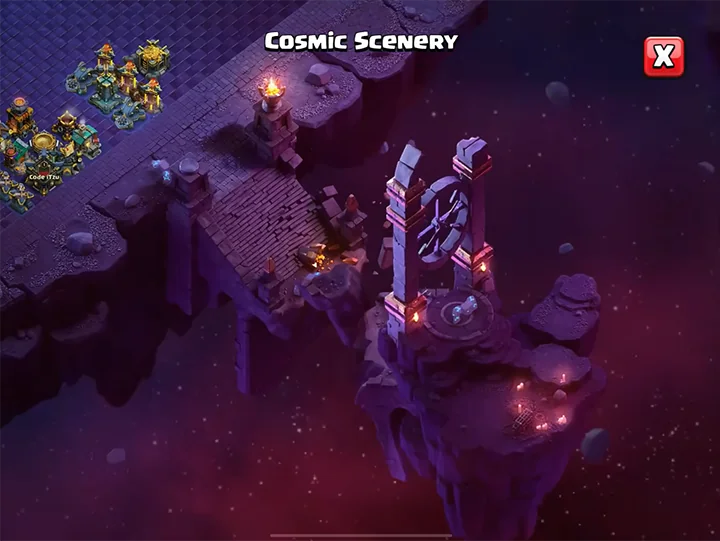This screenshot has width=720, height=541.
Task: Close the Cosmic Scenery preview
Action: pos(663,57)
